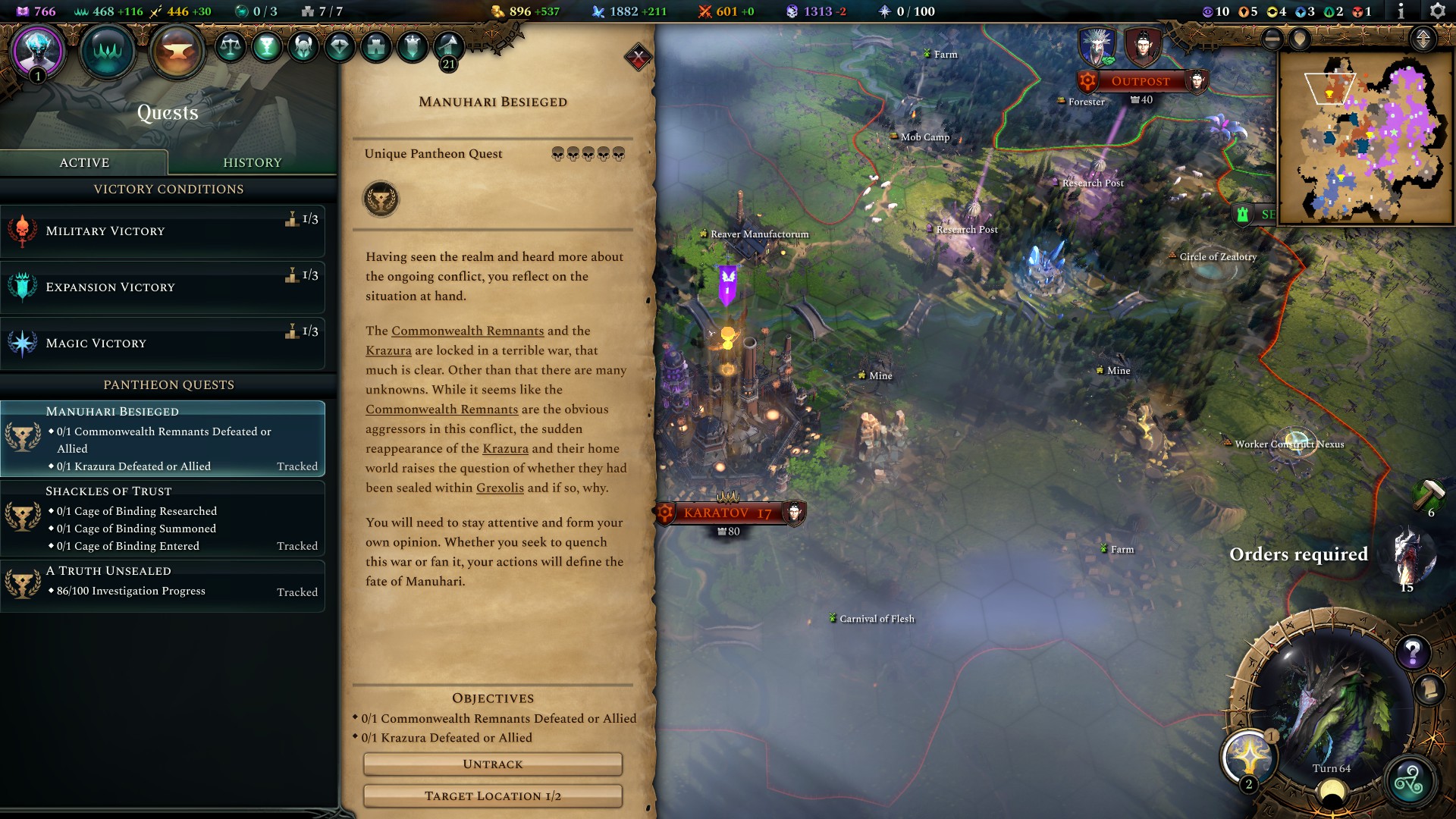This screenshot has width=1456, height=819.
Task: Select the Active quests tab
Action: [x=84, y=162]
